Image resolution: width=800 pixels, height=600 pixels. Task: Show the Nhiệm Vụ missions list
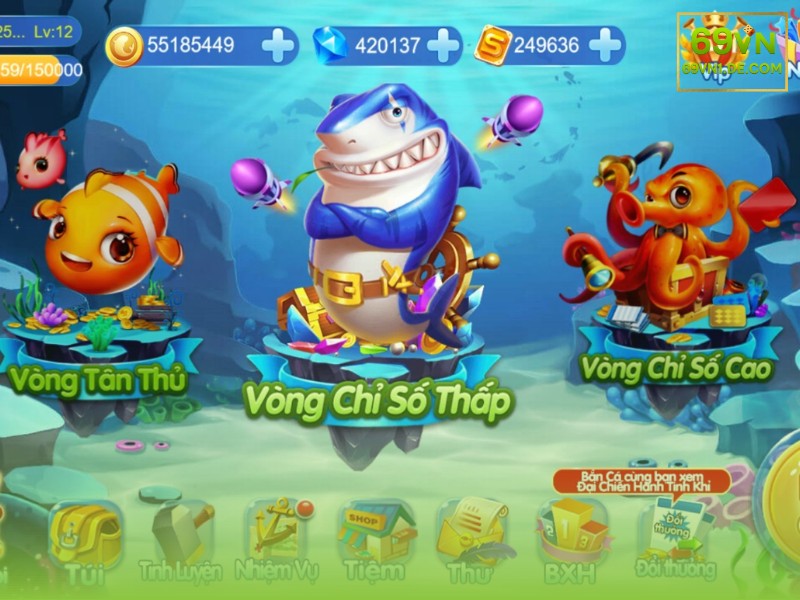[x=274, y=538]
